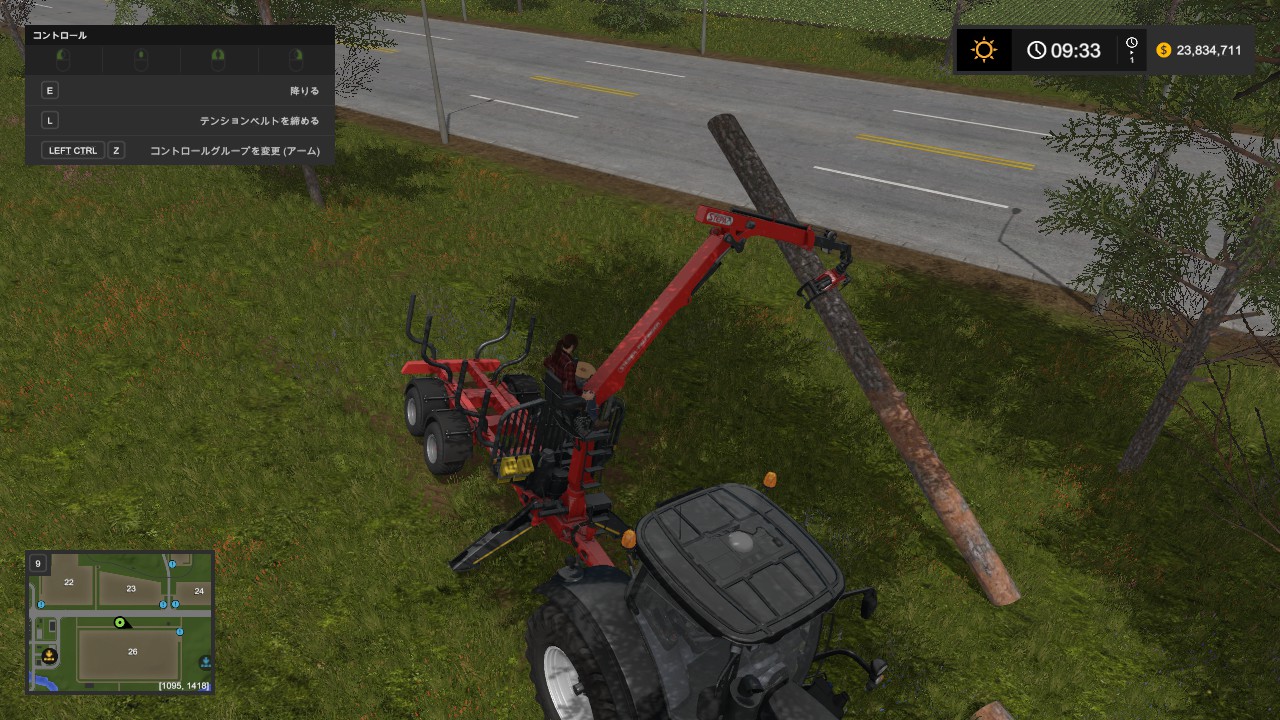Expand the time acceleration arrow indicator
The width and height of the screenshot is (1280, 720).
coord(1132,53)
